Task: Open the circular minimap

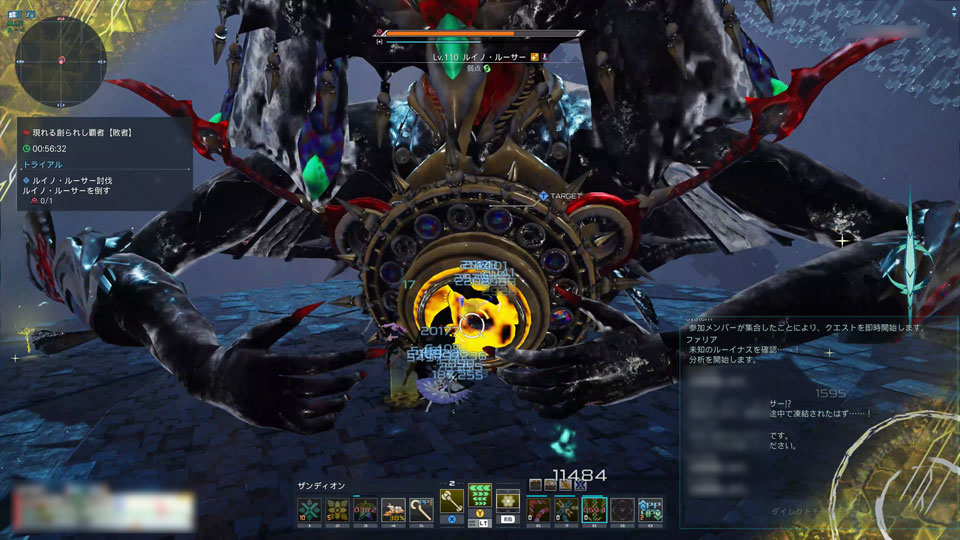Action: [62, 60]
